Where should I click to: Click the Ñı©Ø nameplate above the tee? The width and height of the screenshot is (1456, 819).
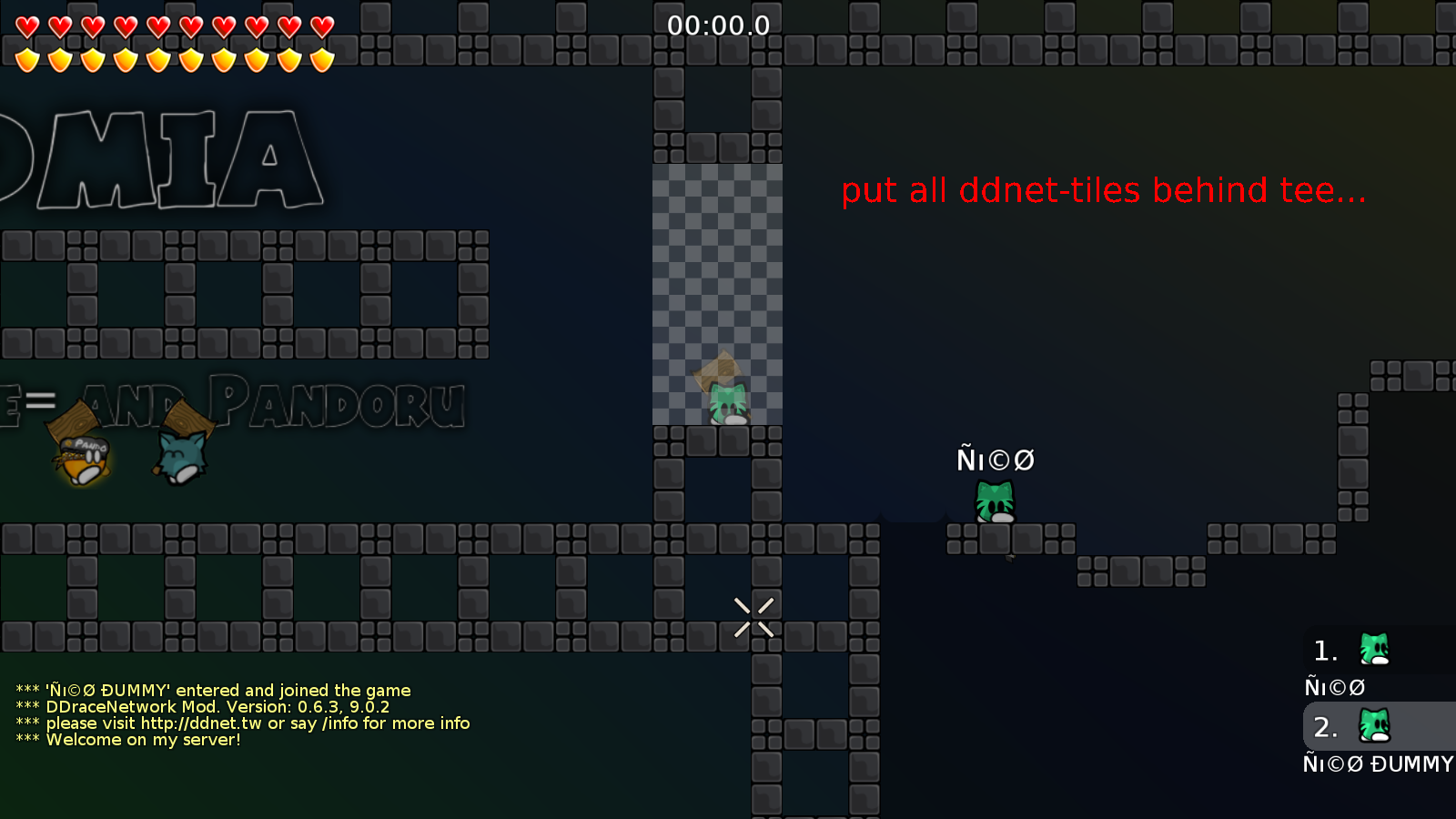(996, 460)
